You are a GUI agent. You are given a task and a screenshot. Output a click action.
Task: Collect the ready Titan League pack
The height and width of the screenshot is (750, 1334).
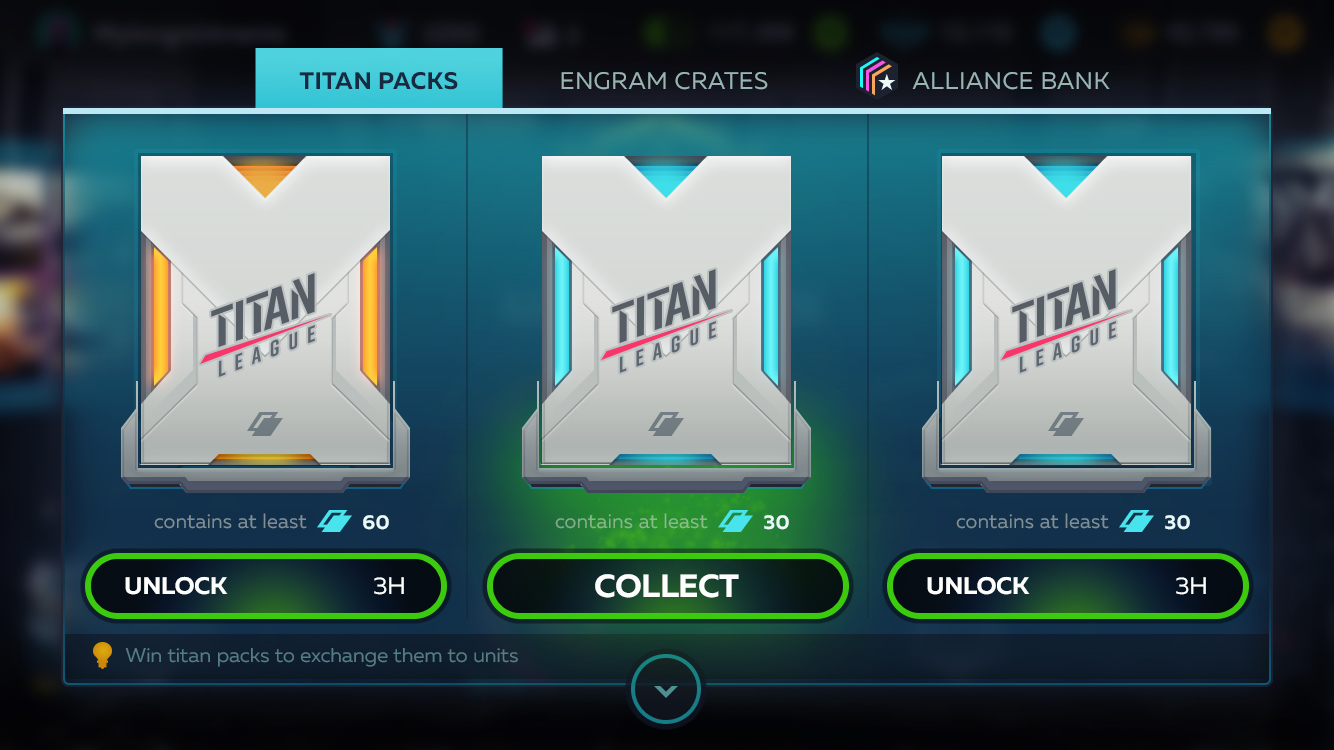[x=666, y=586]
